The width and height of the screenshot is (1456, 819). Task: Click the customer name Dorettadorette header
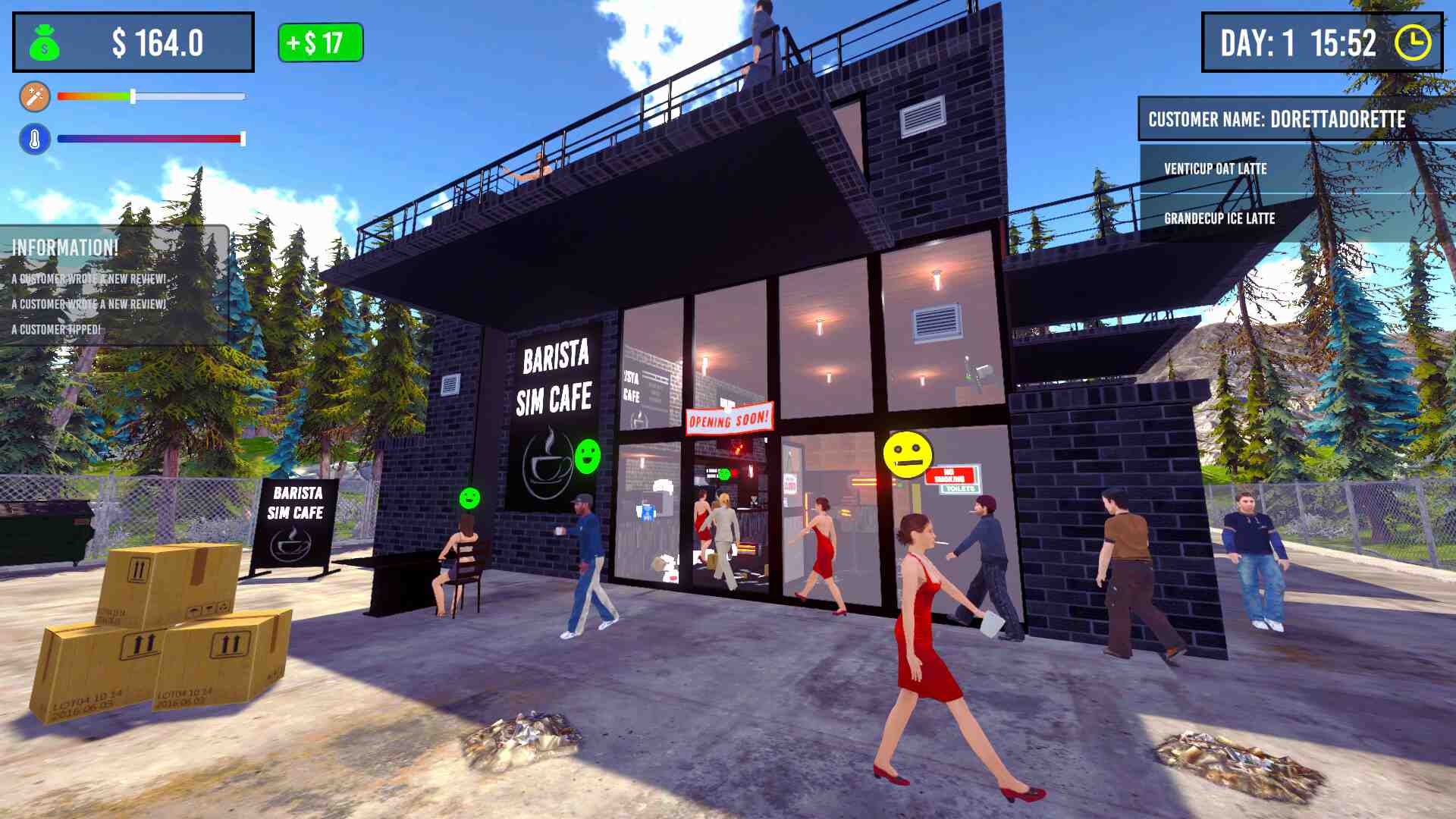(x=1277, y=120)
